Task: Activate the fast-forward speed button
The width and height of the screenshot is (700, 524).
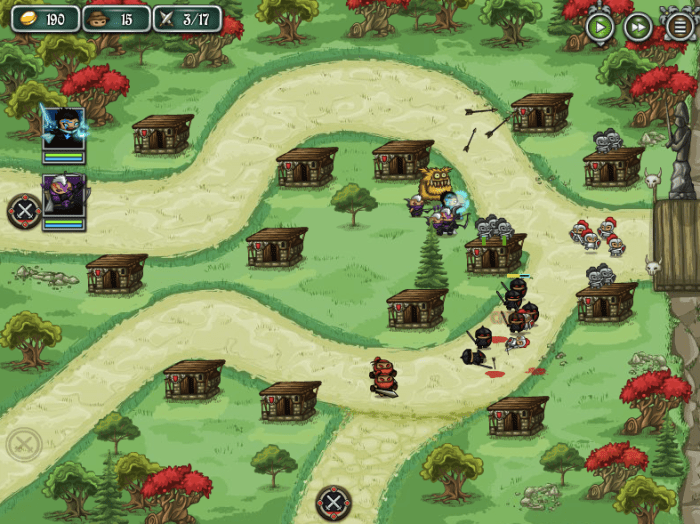Action: tap(638, 27)
